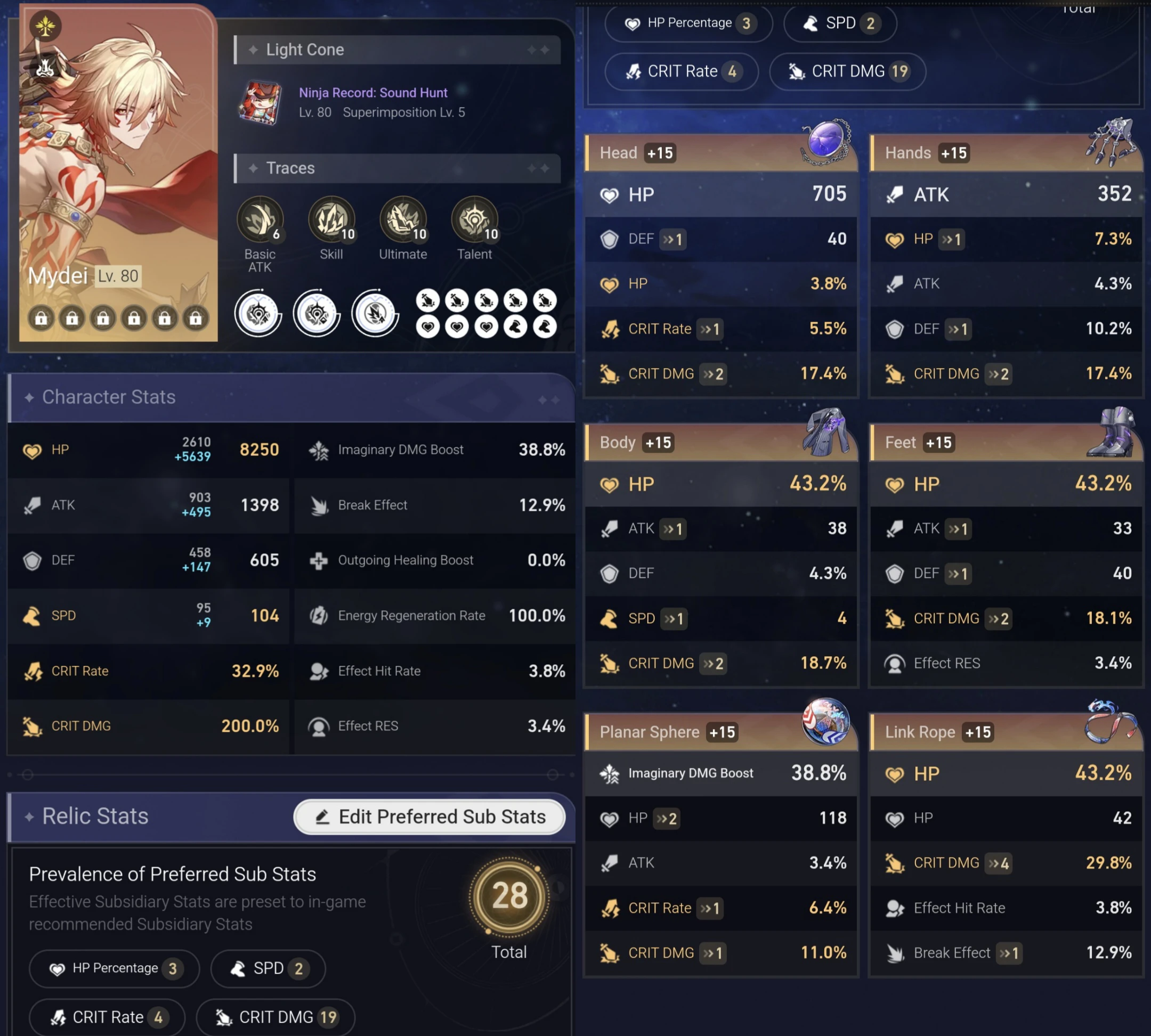Viewport: 1151px width, 1036px height.
Task: Click the Ninja Record: Sound Hunt light cone thumbnail
Action: click(260, 102)
